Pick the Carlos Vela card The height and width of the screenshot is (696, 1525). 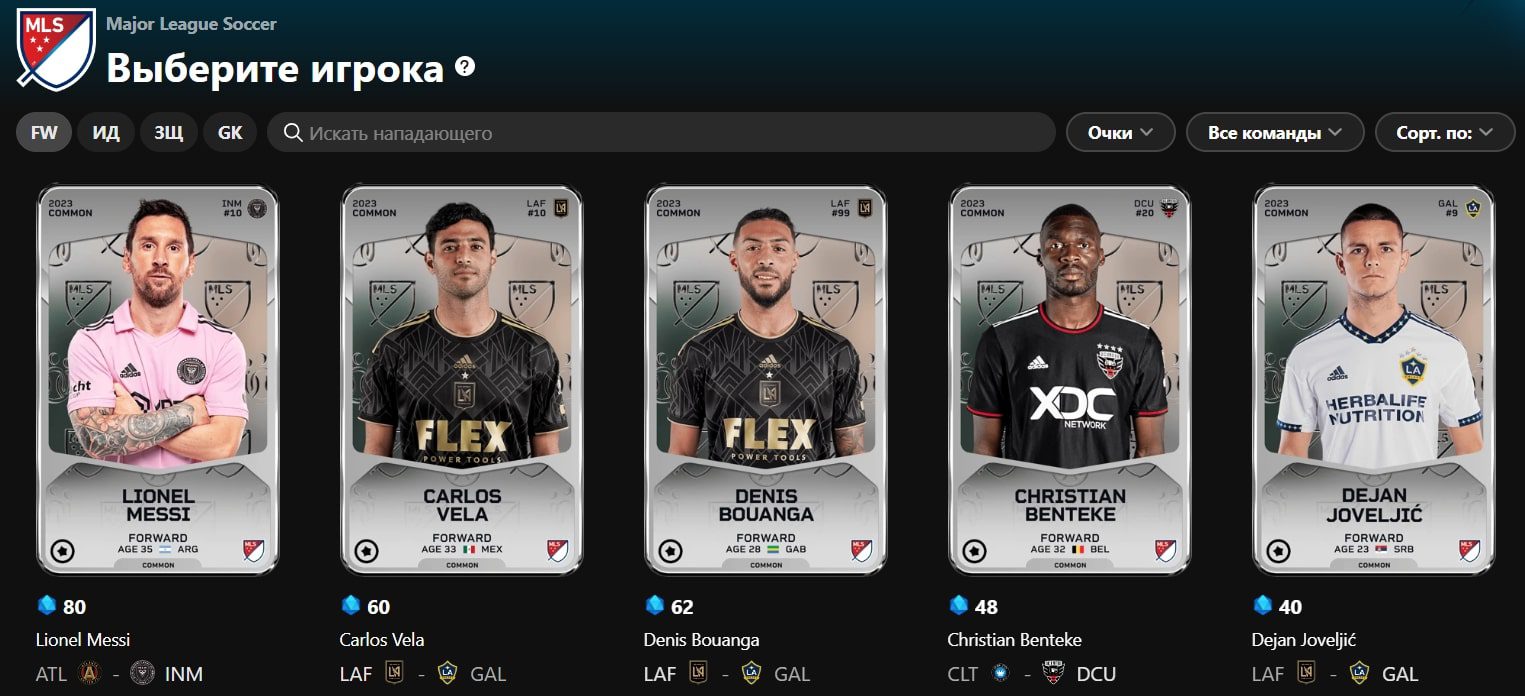tap(462, 380)
